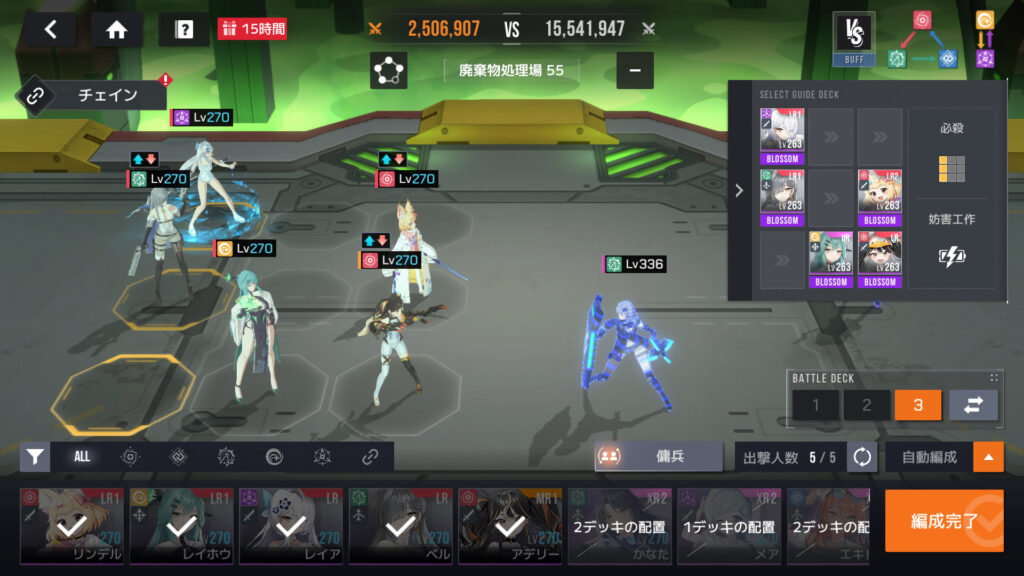
Task: Run 自動編成 auto formation
Action: click(x=929, y=457)
